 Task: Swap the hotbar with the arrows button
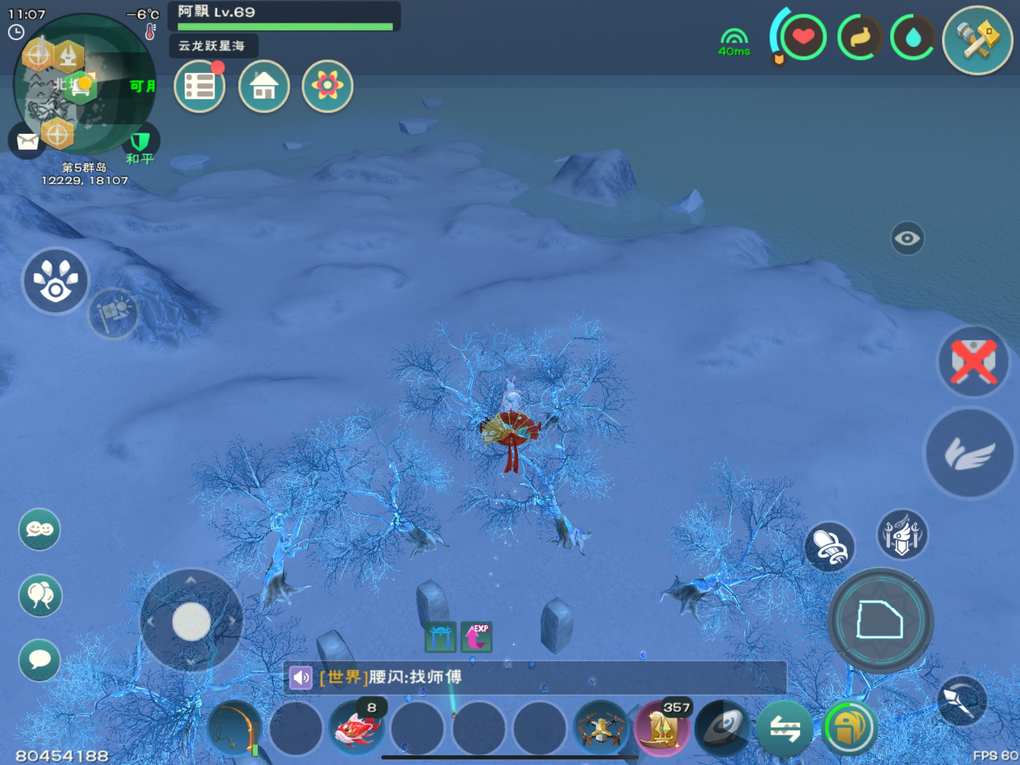785,729
